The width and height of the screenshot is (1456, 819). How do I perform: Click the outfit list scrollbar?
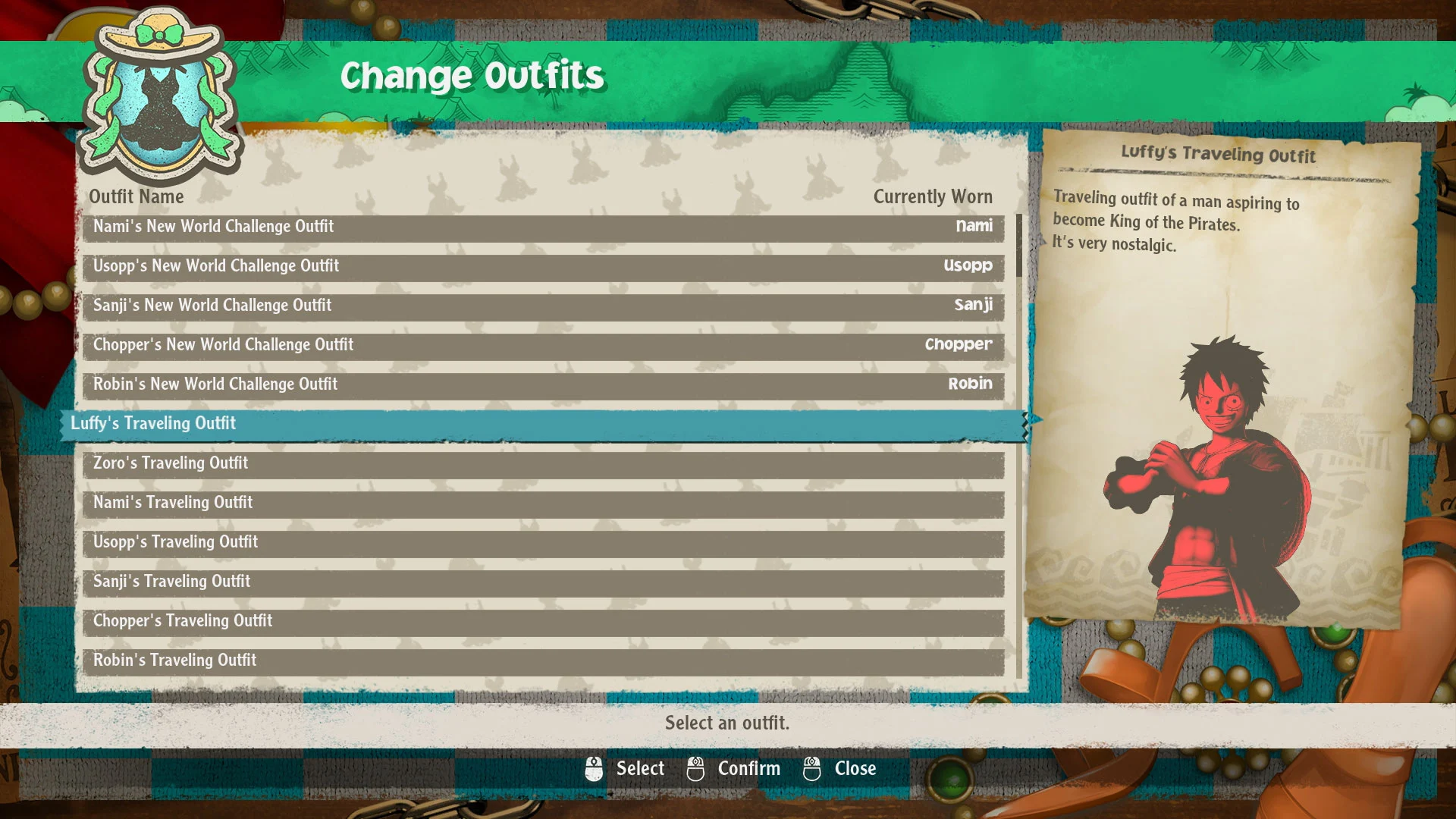[x=1019, y=246]
